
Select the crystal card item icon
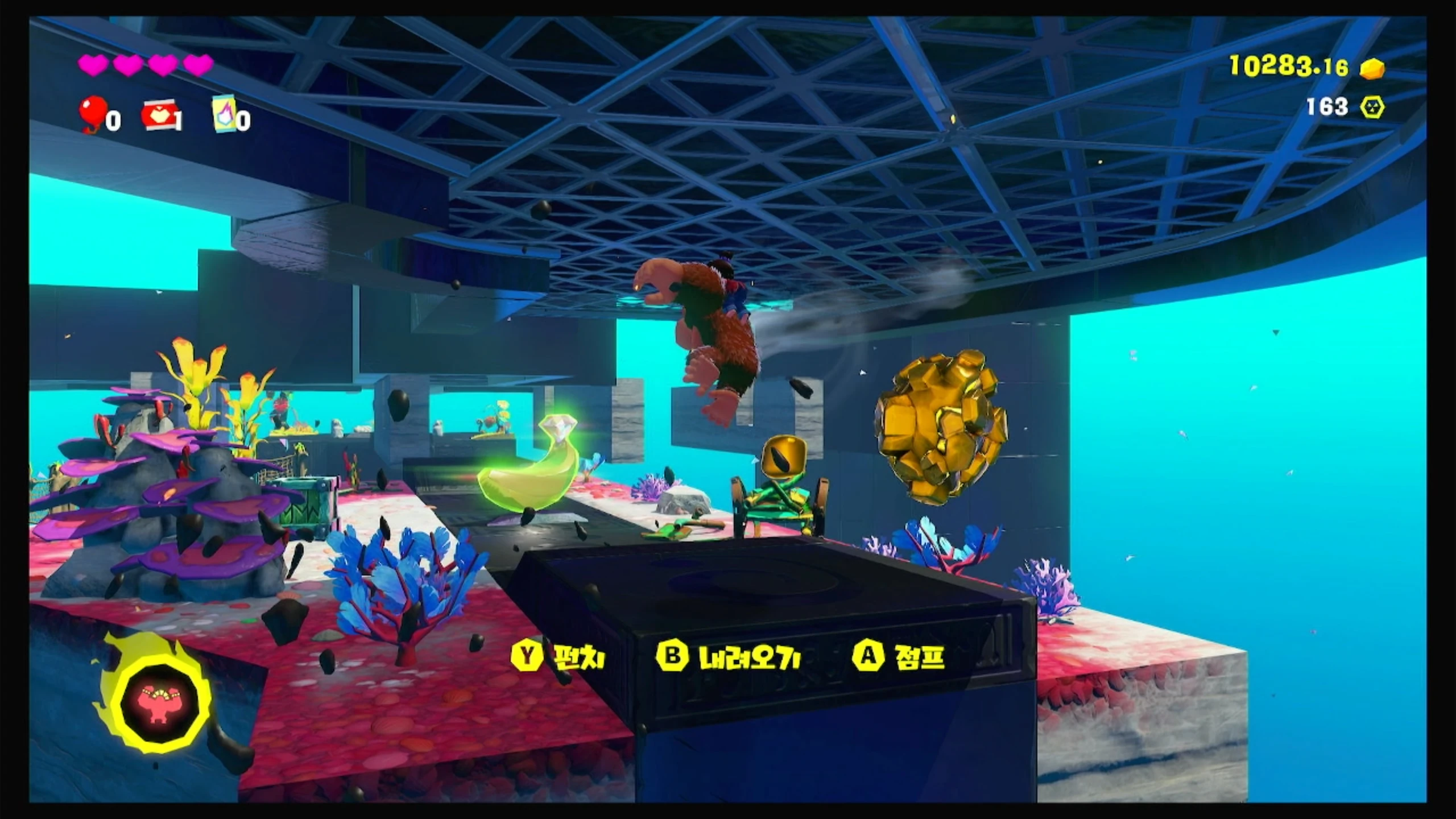(224, 113)
